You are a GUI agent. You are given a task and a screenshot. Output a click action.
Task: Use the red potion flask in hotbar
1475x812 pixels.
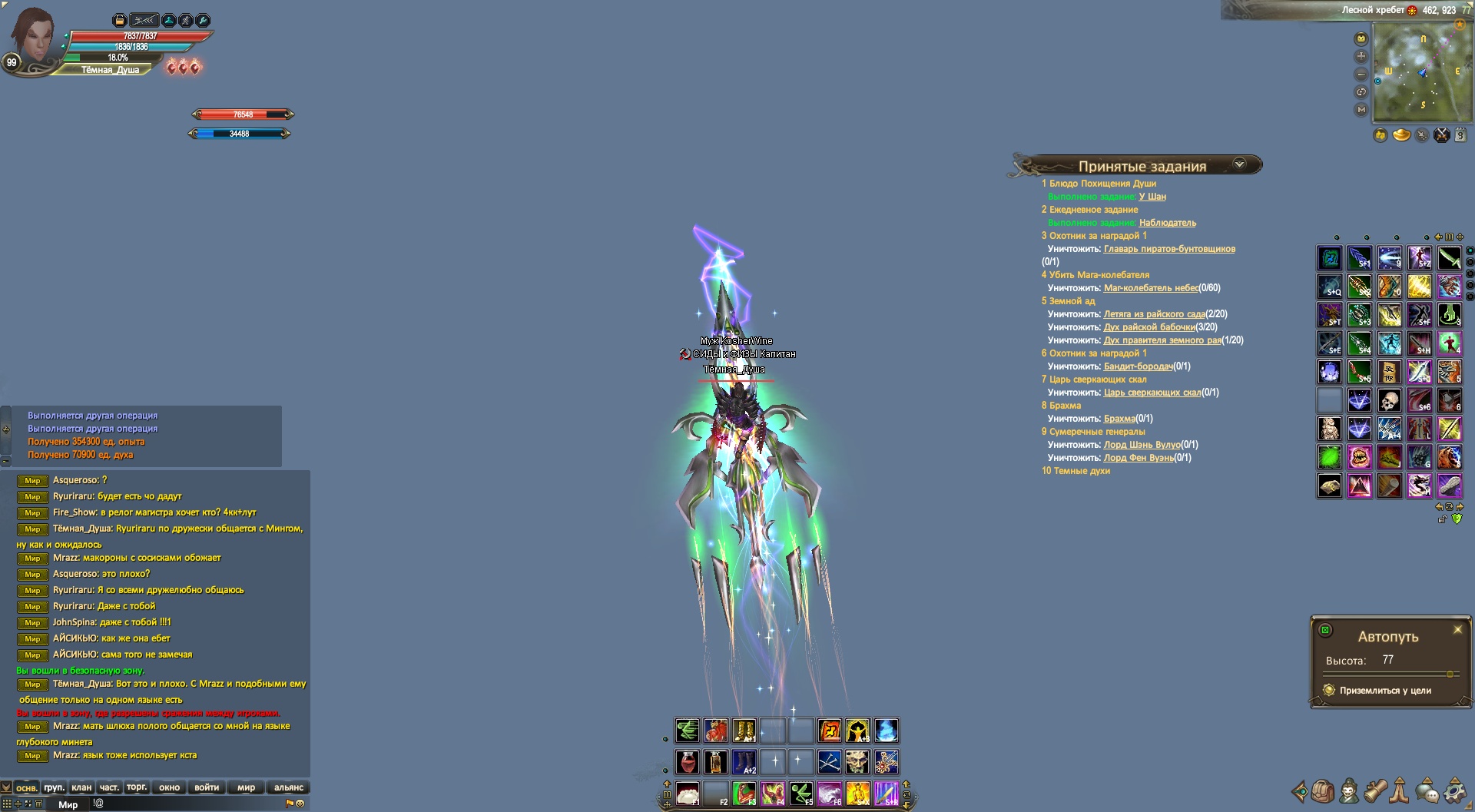[687, 762]
